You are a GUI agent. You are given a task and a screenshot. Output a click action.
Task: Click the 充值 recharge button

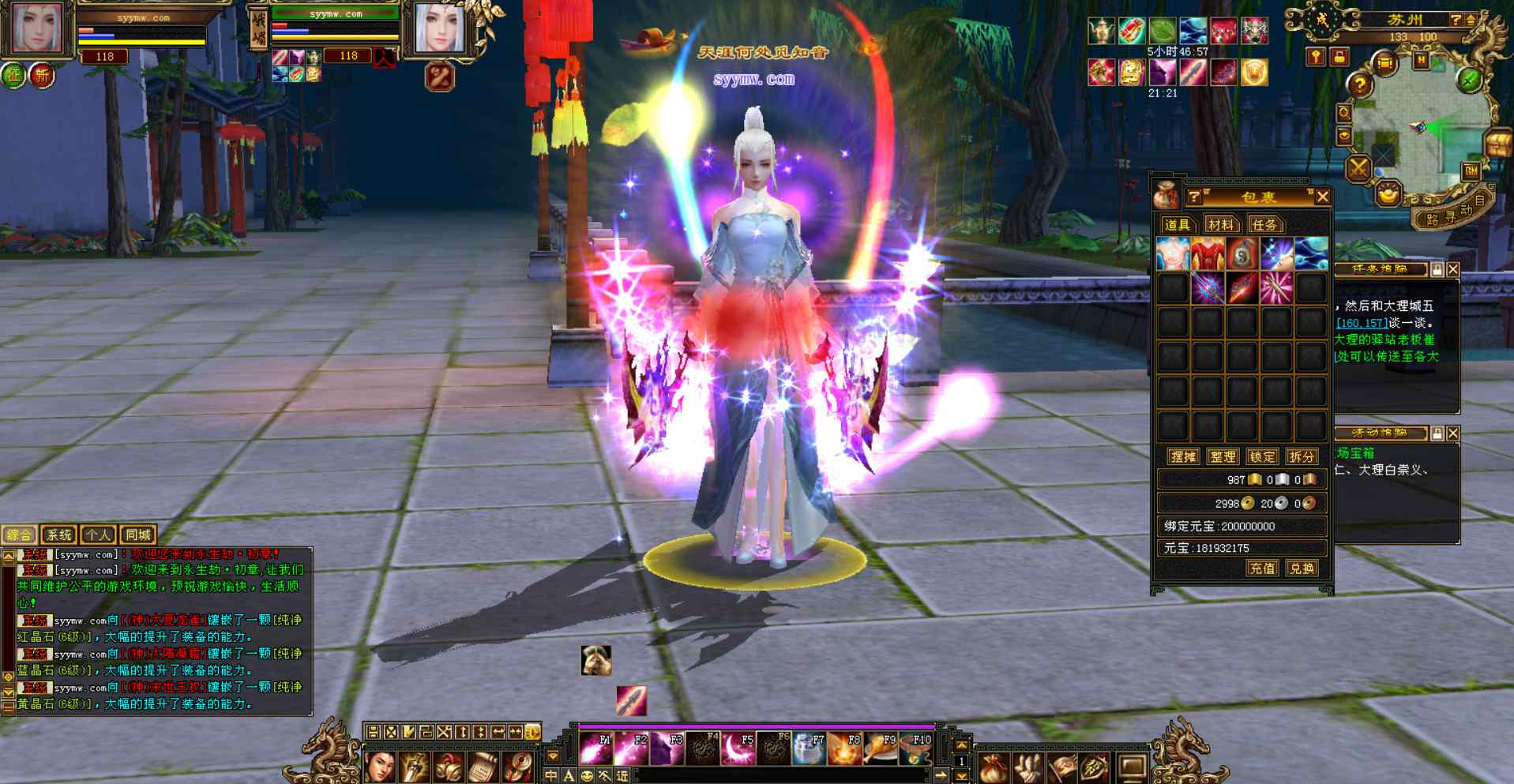[x=1261, y=568]
